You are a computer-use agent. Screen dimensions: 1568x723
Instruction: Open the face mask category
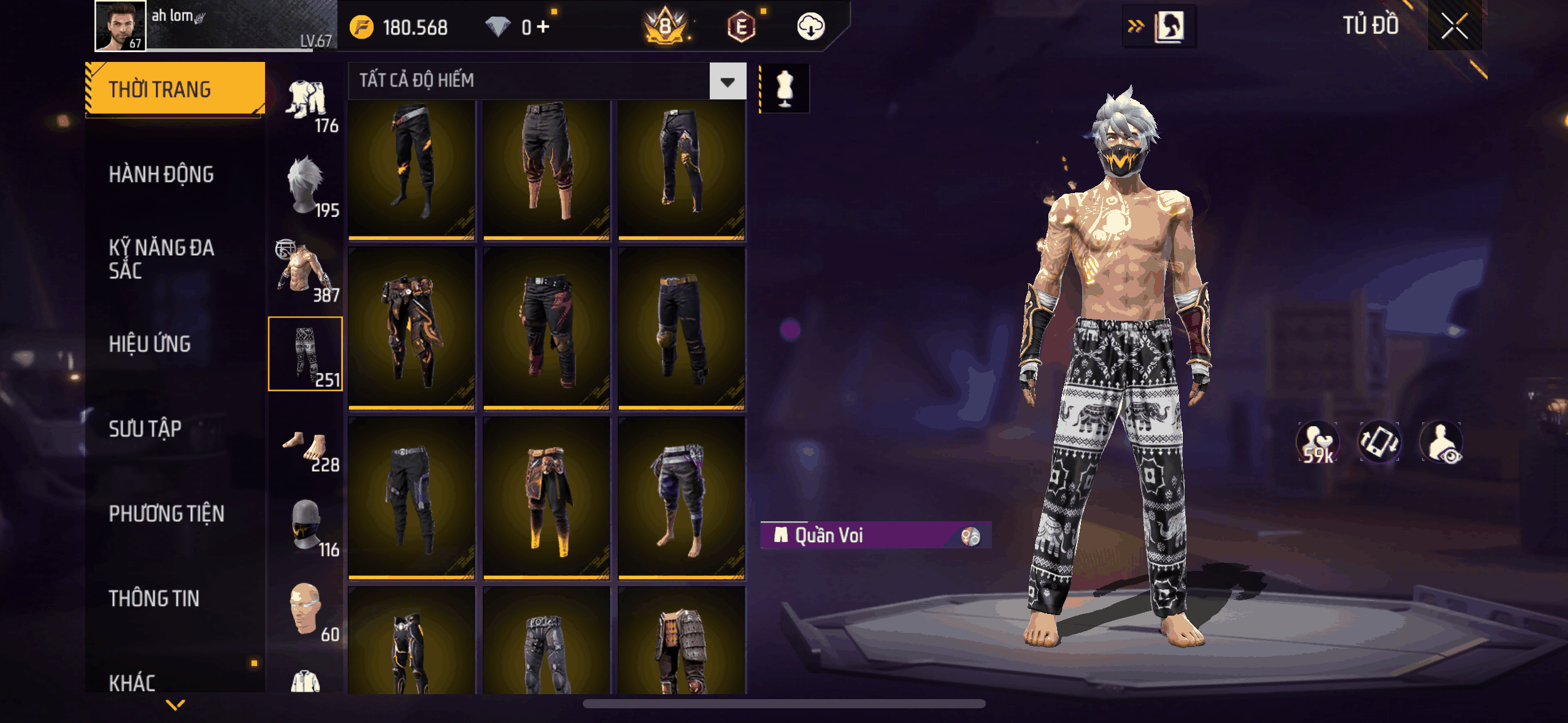[306, 525]
